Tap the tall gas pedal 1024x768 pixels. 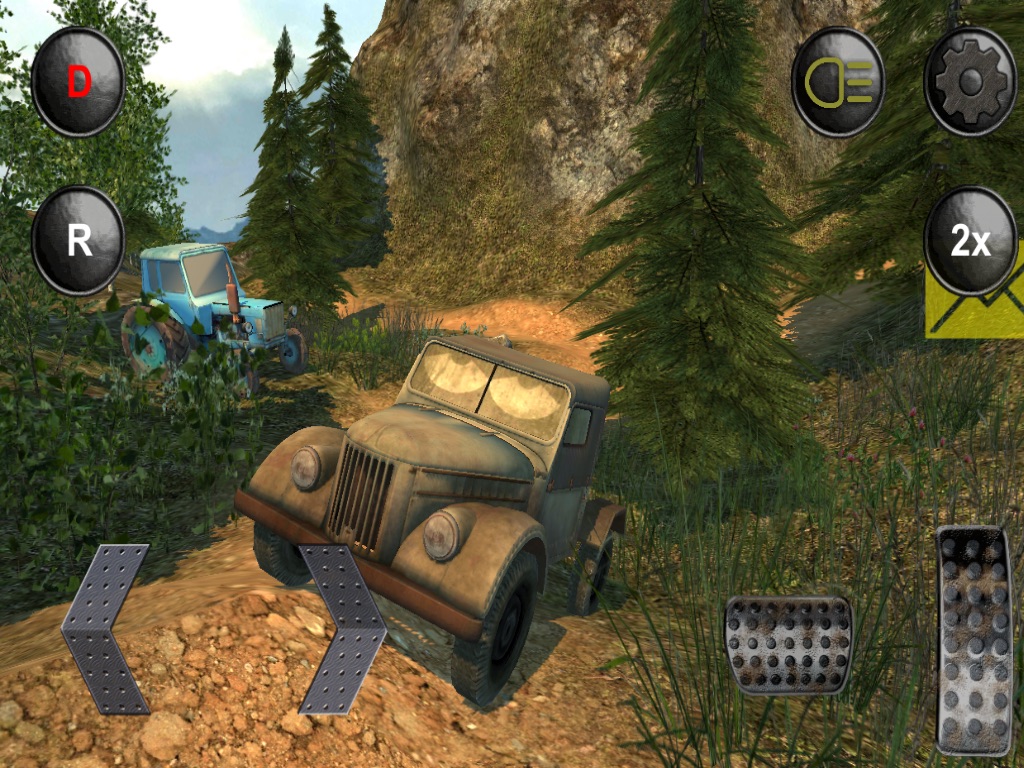(973, 640)
